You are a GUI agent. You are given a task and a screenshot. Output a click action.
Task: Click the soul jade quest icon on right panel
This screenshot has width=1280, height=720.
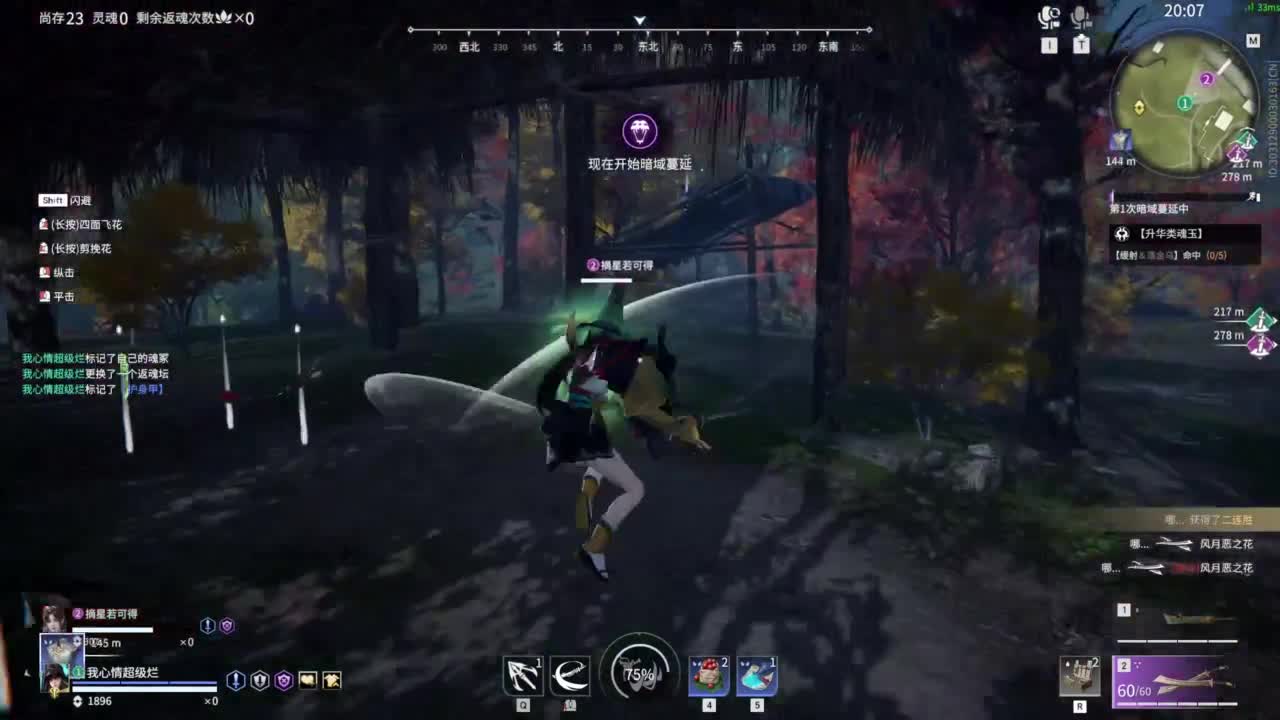tap(1124, 233)
